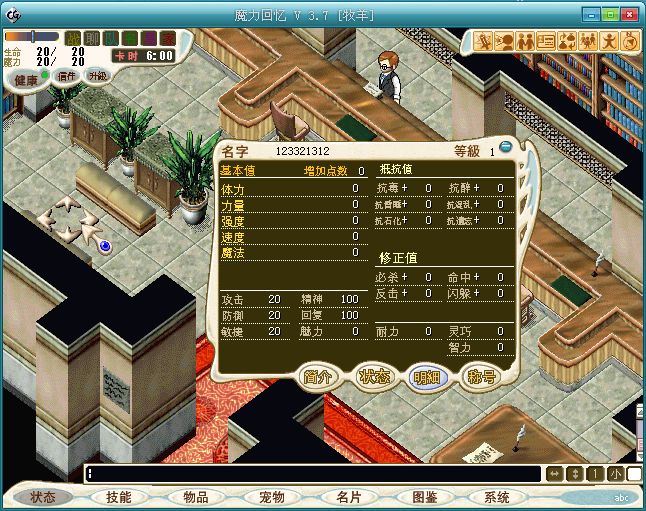Viewport: 646px width, 511px height.
Task: Show the 简介 profile page
Action: tap(319, 377)
